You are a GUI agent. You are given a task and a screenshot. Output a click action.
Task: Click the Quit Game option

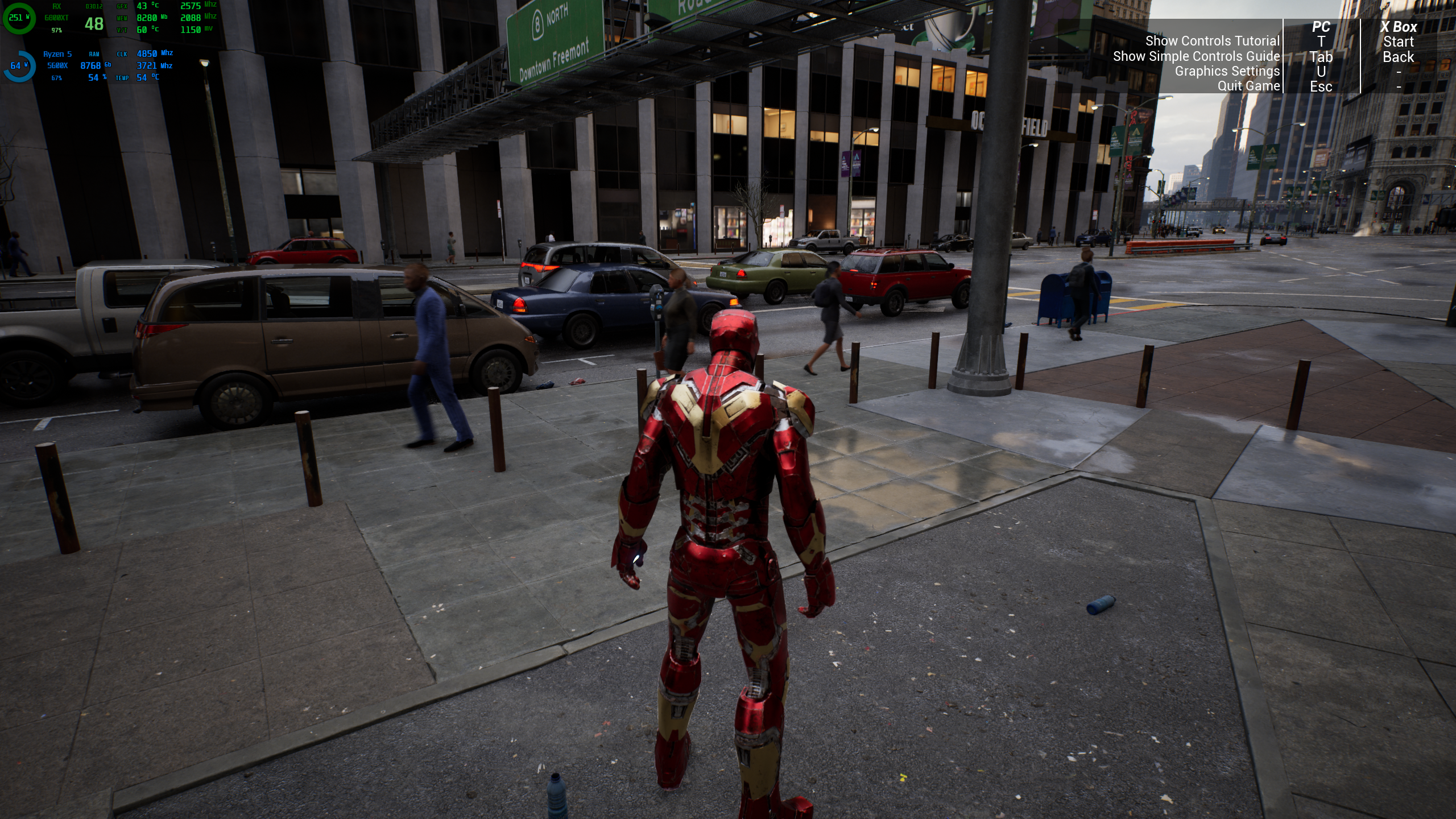1248,86
